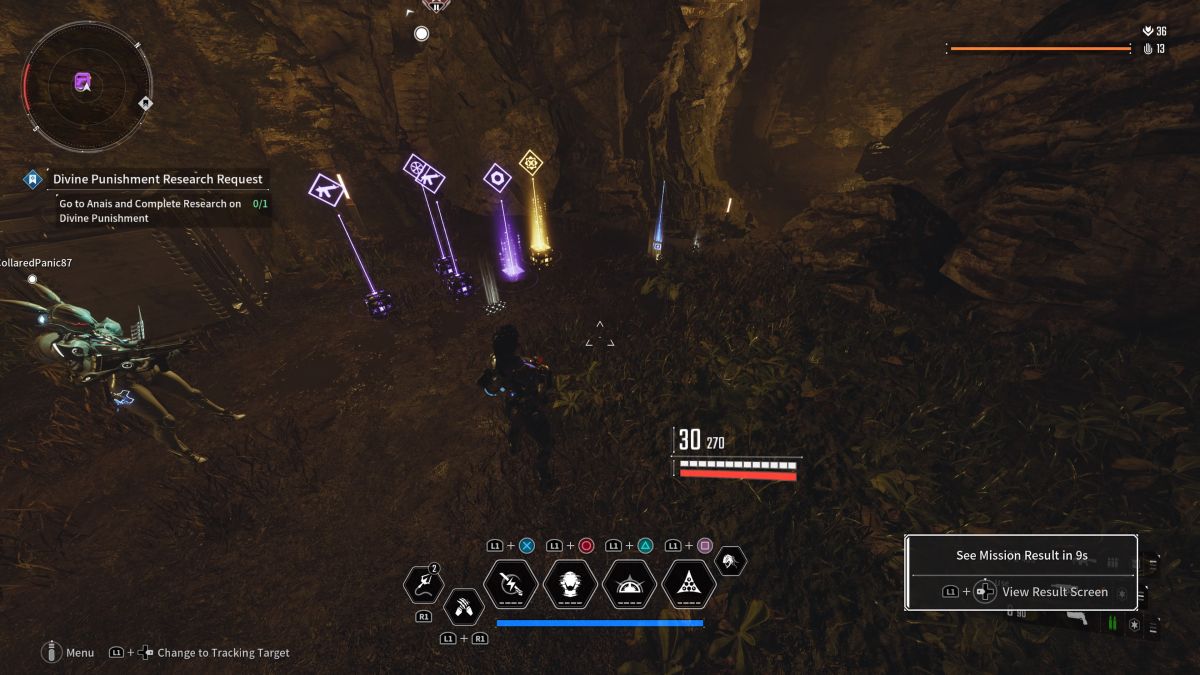Select the purple rifle loot marker

326,188
